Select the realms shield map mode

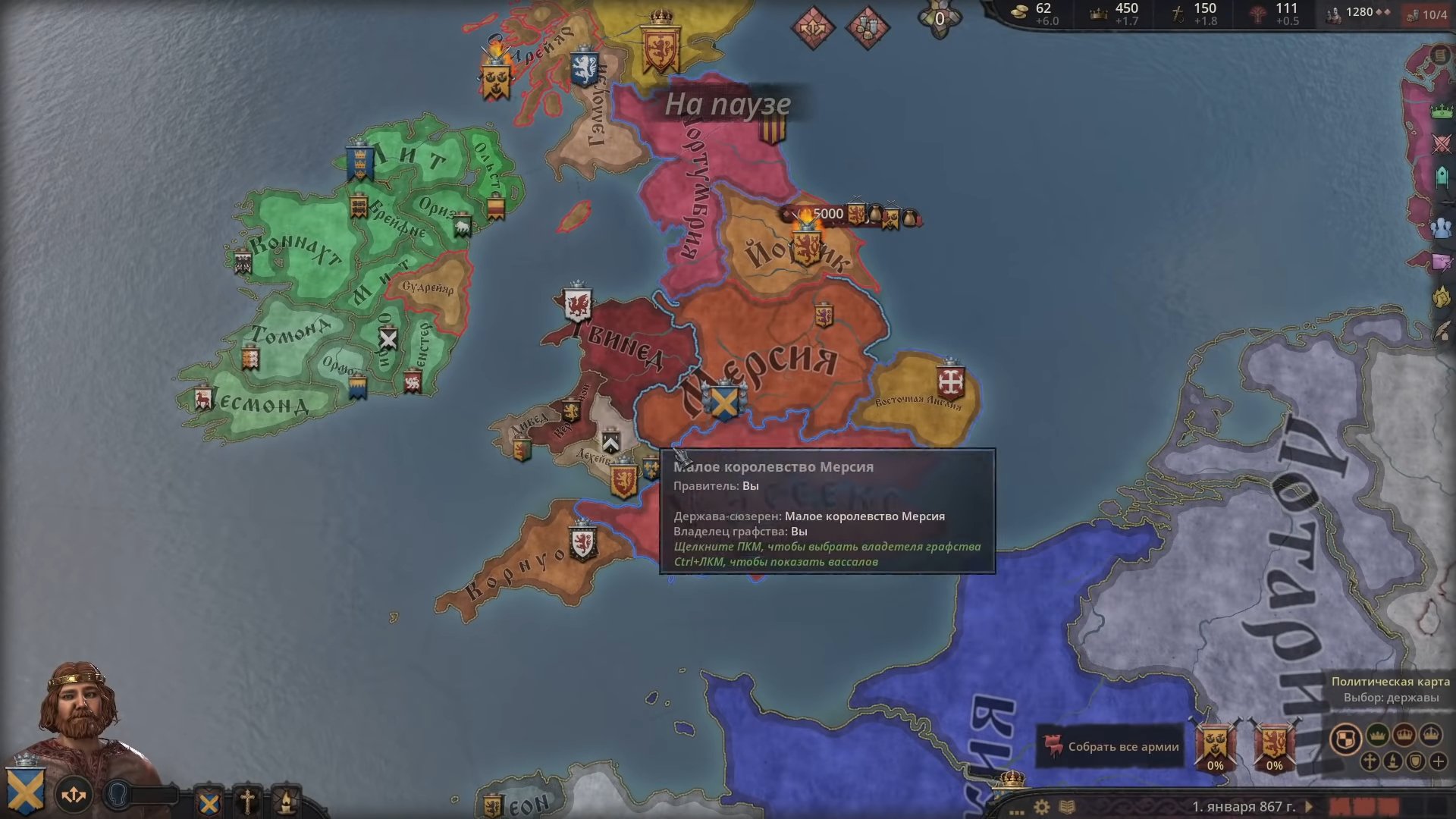tap(1345, 739)
